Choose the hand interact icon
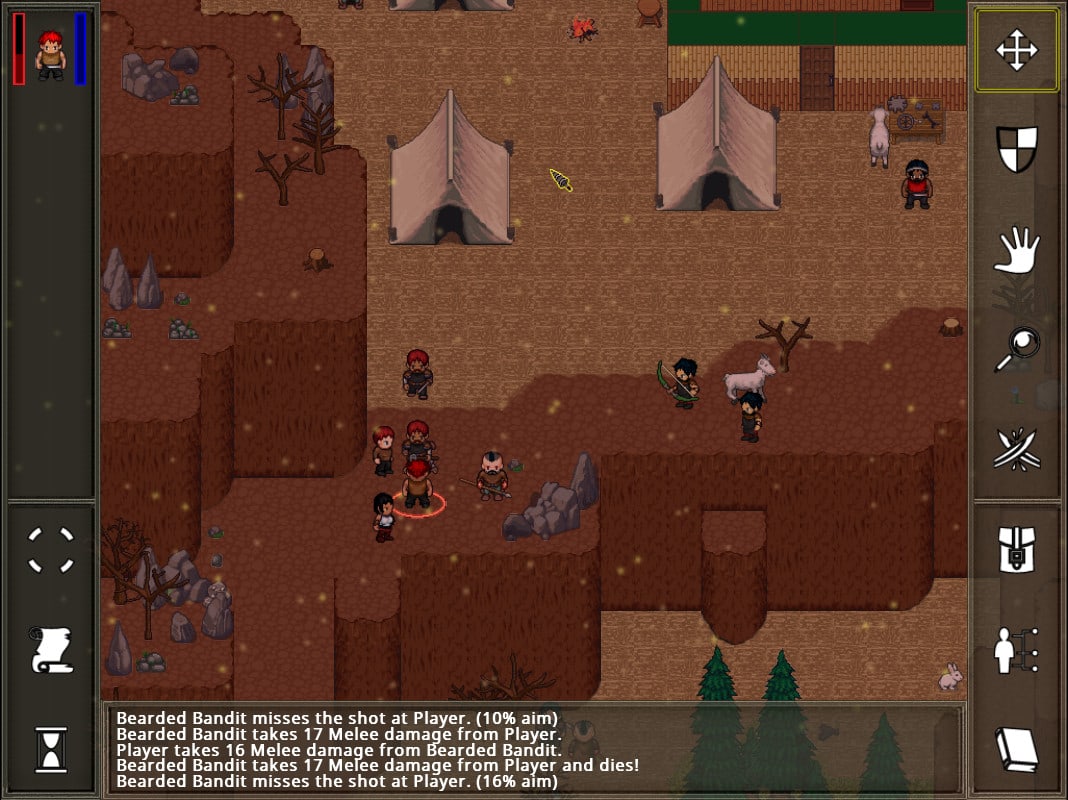The width and height of the screenshot is (1068, 800). (x=1016, y=249)
